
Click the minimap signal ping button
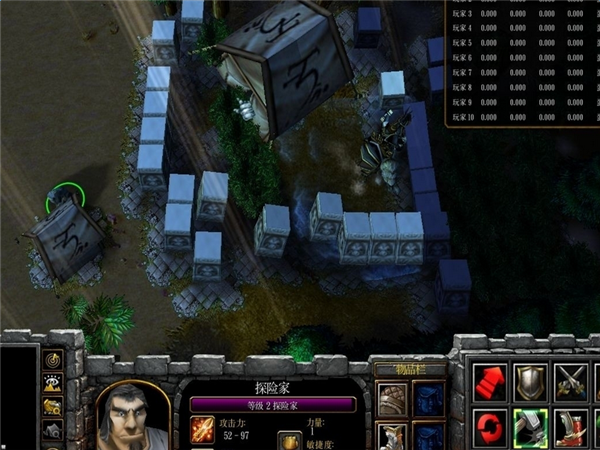(x=53, y=360)
